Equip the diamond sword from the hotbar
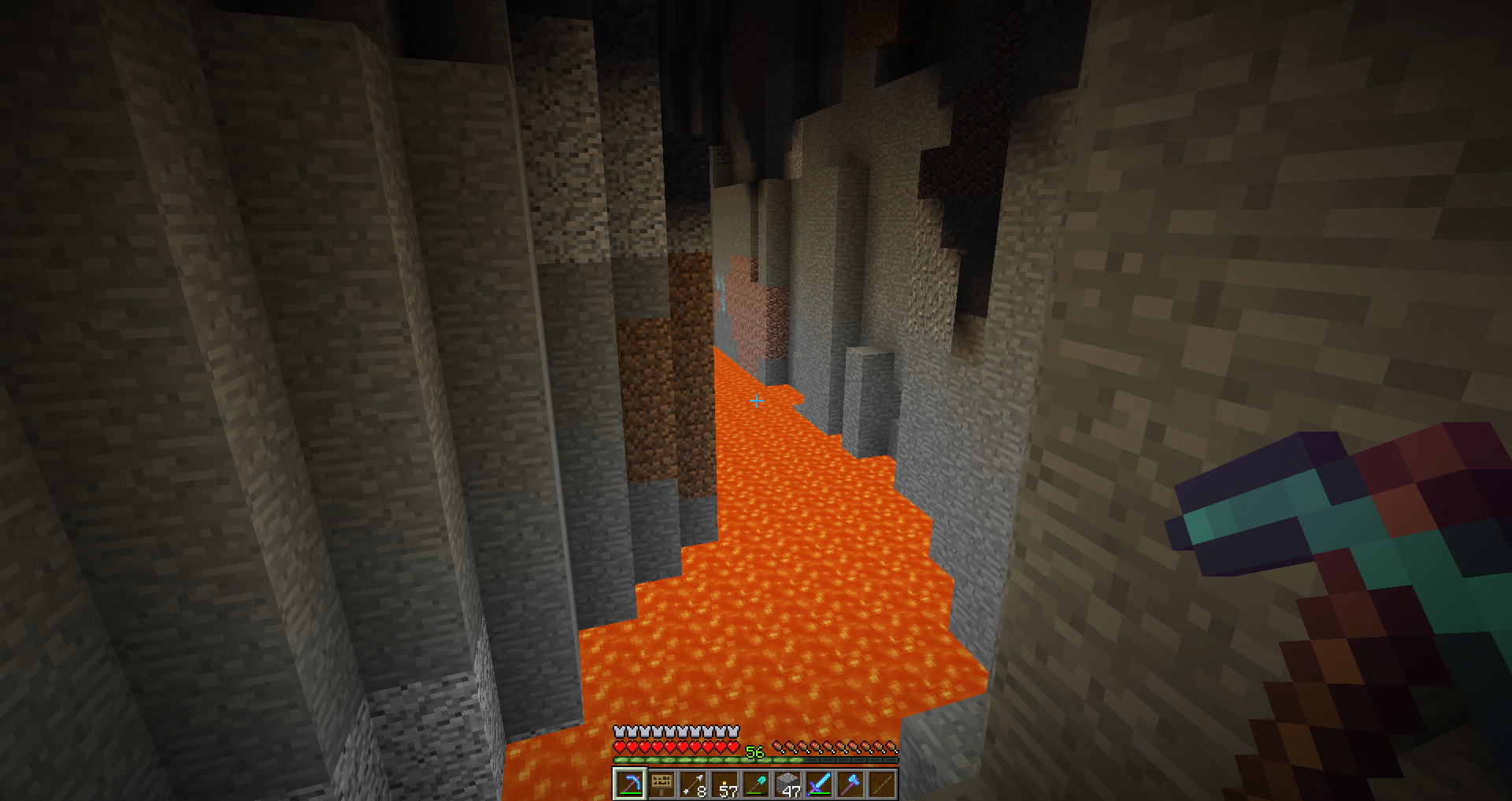This screenshot has height=801, width=1512. (x=819, y=784)
